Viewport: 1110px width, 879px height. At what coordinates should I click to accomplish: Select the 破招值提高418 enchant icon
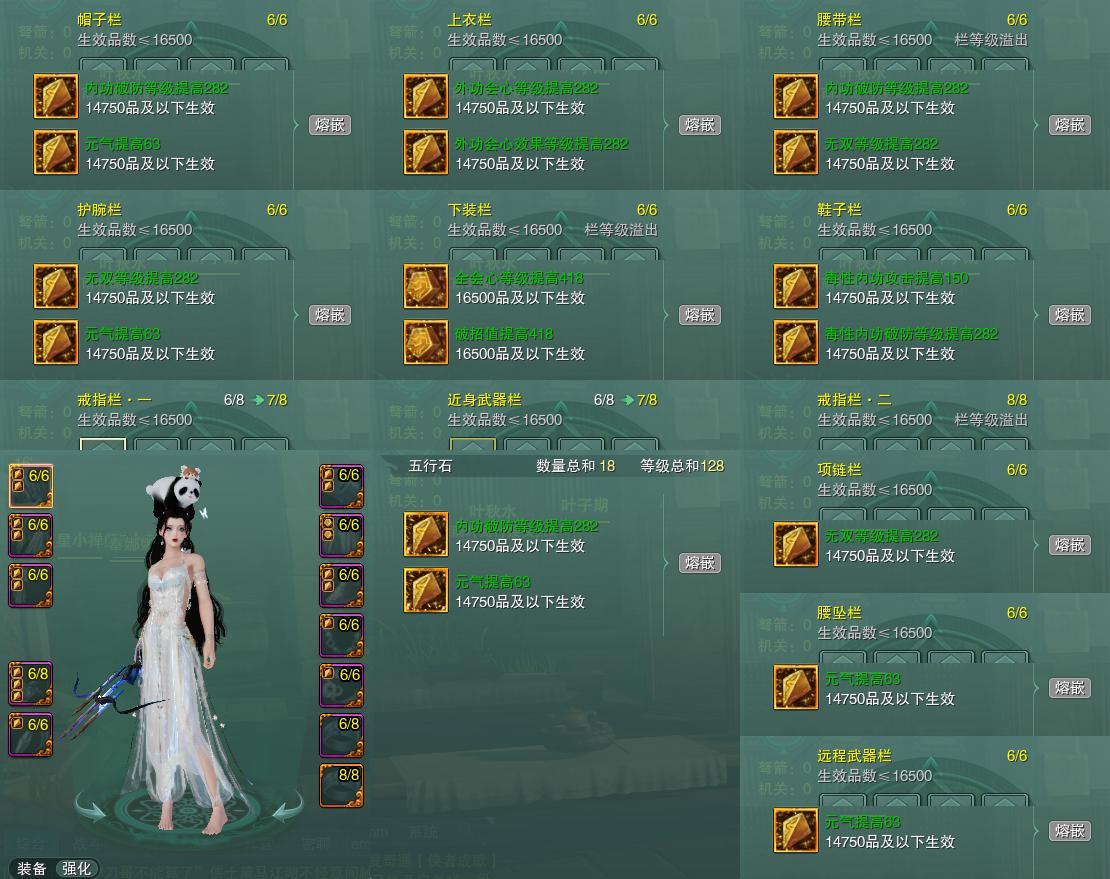pyautogui.click(x=426, y=343)
